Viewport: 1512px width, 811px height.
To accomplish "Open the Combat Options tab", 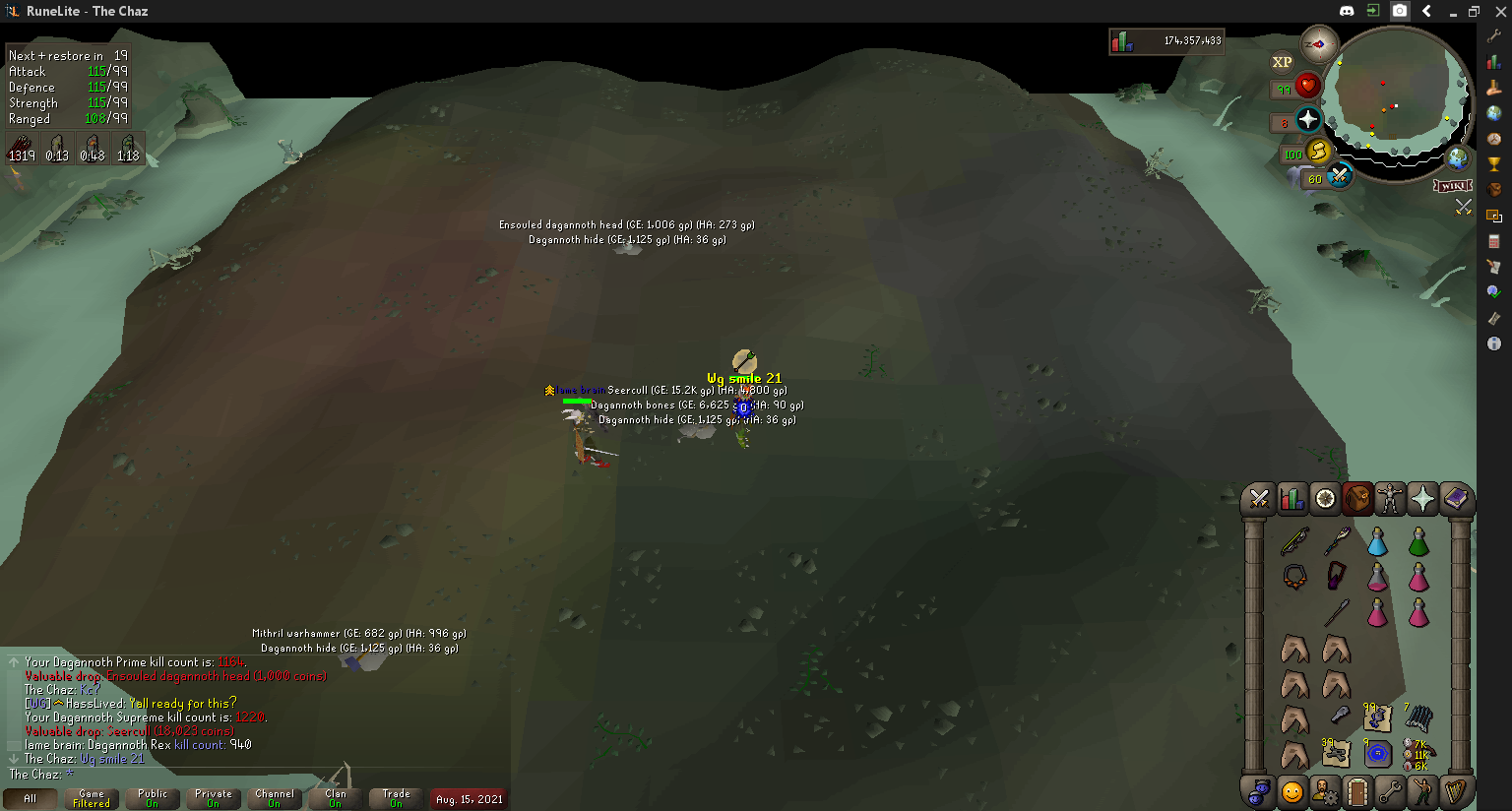I will click(1259, 499).
